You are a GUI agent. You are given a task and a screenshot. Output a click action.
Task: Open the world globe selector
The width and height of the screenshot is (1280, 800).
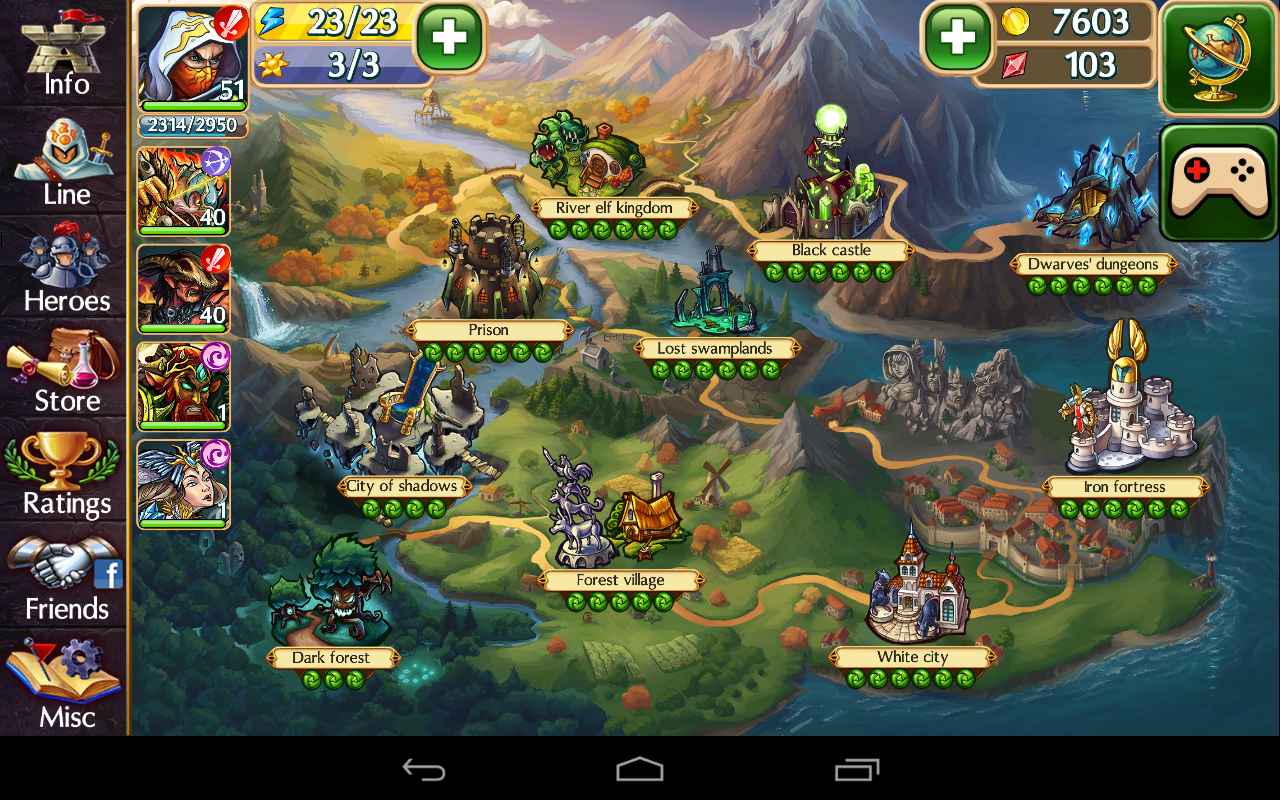[x=1218, y=60]
